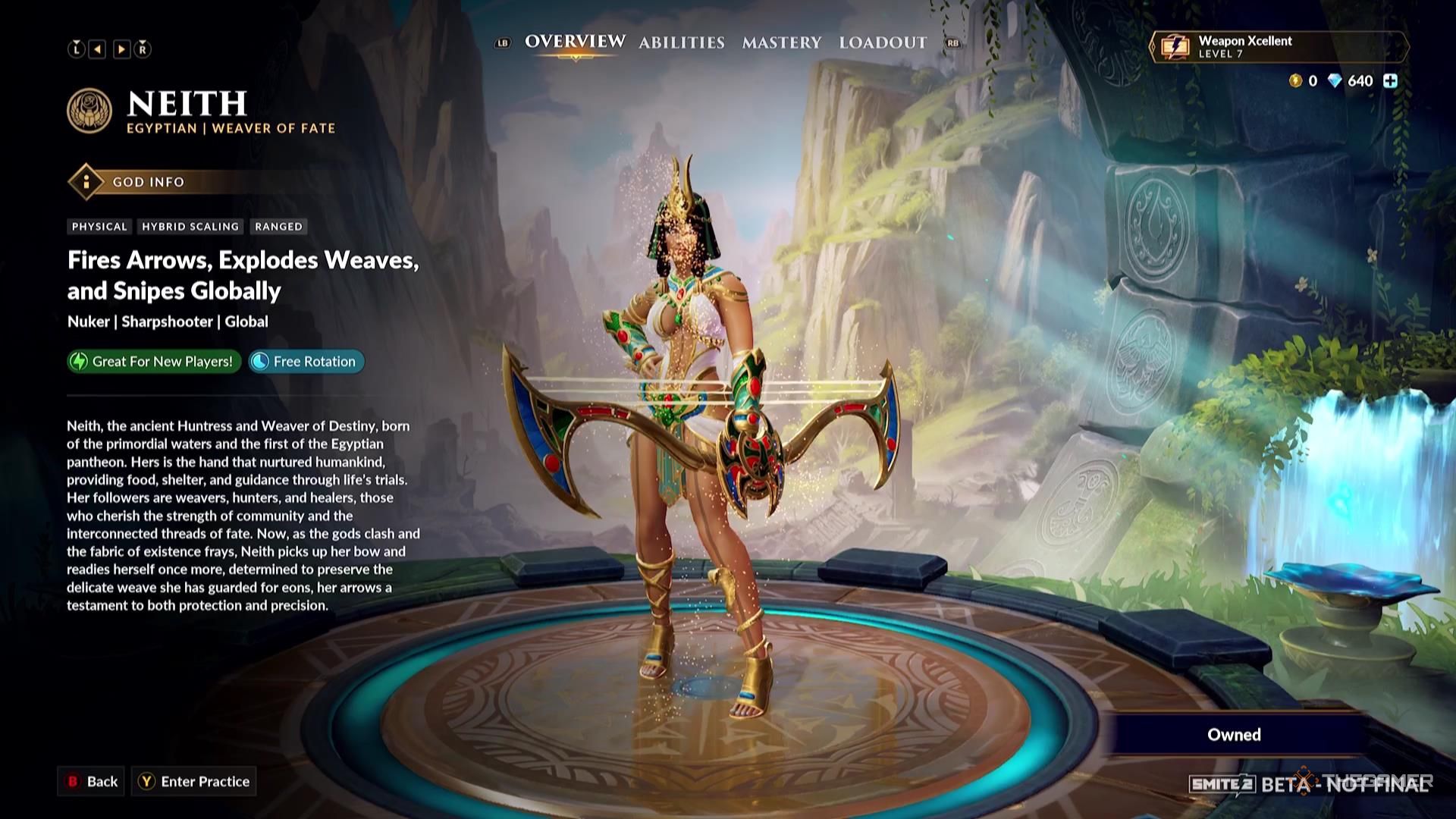Screen dimensions: 1456x819
Task: Switch to the Abilities tab
Action: coord(681,43)
